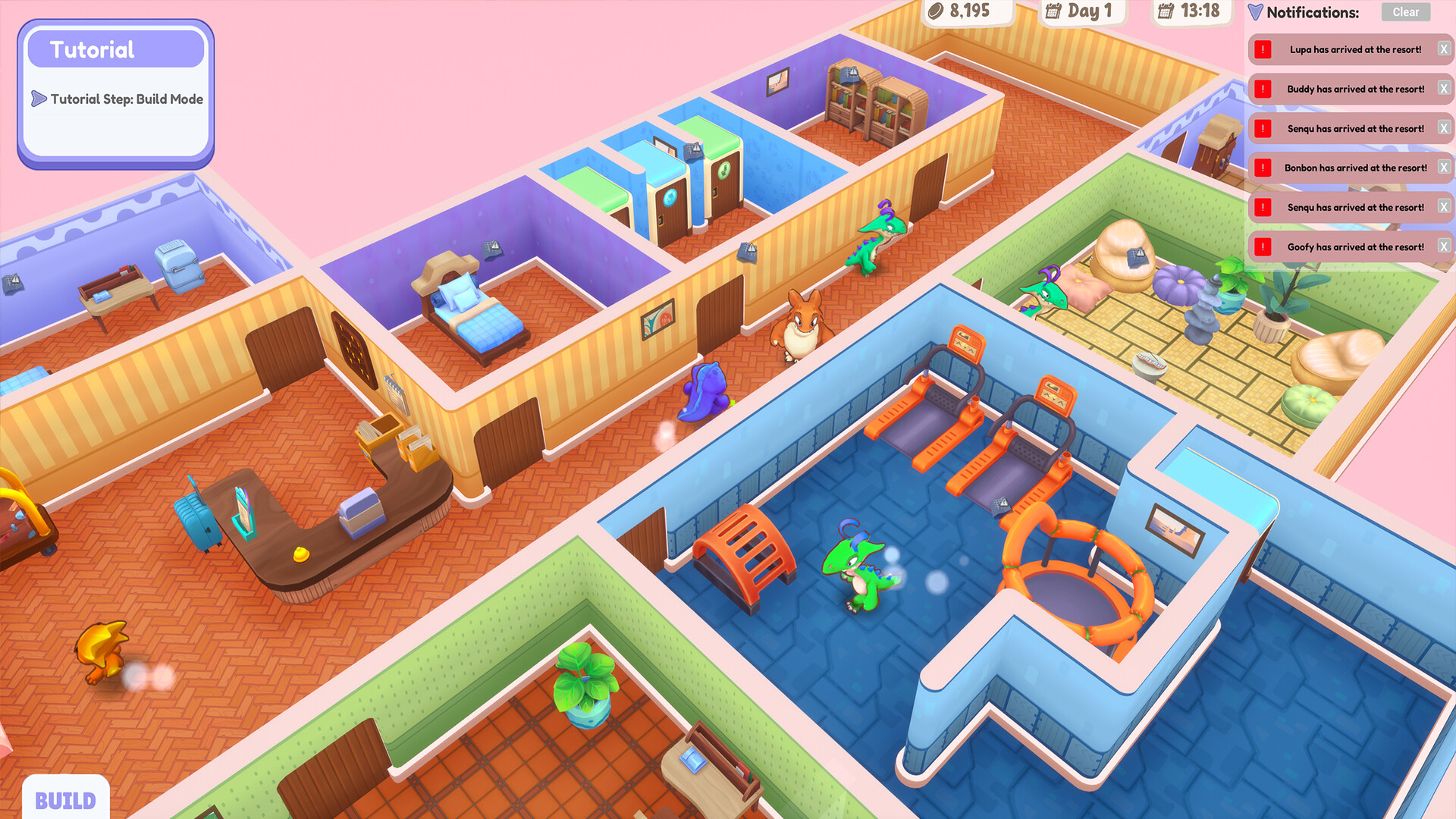1456x819 pixels.
Task: Click the Tutorial panel title
Action: tap(93, 49)
